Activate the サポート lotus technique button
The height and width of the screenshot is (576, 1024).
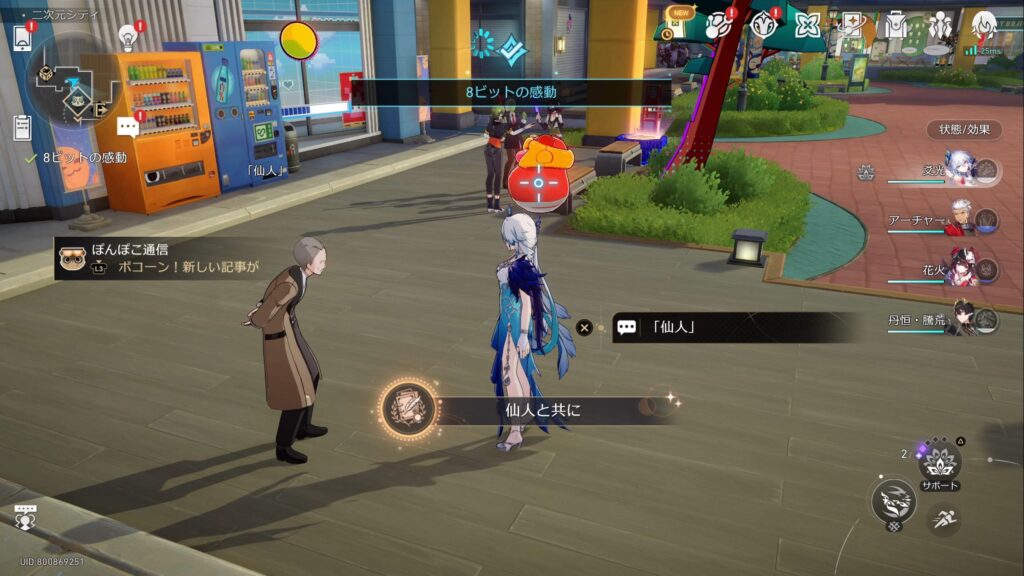(x=940, y=462)
